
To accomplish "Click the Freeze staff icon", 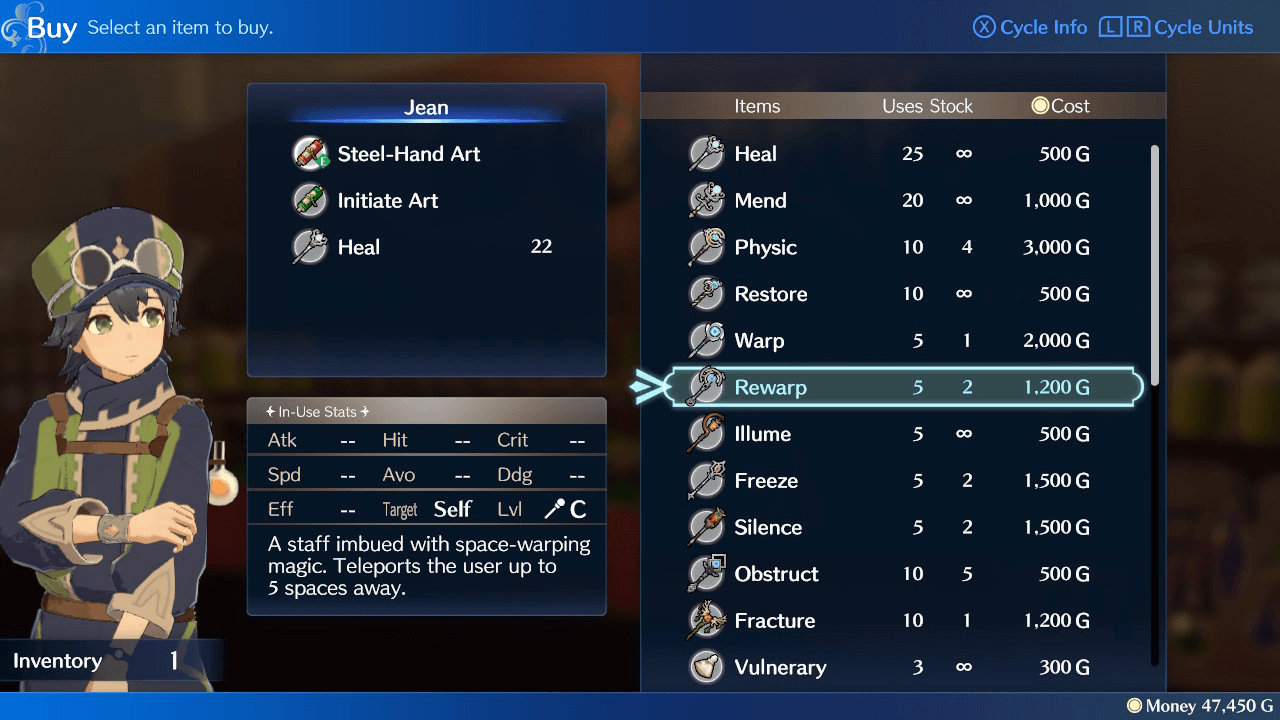I will 707,480.
